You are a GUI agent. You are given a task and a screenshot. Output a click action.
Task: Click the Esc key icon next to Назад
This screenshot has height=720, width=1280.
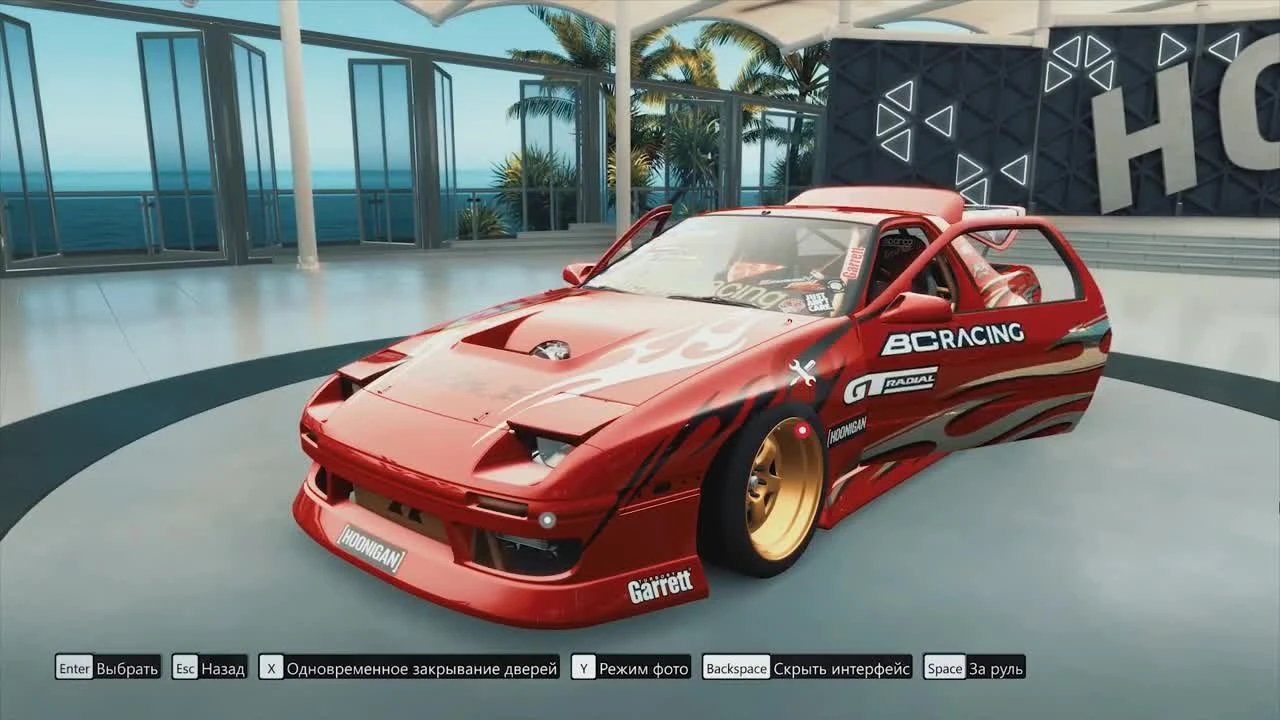click(186, 668)
